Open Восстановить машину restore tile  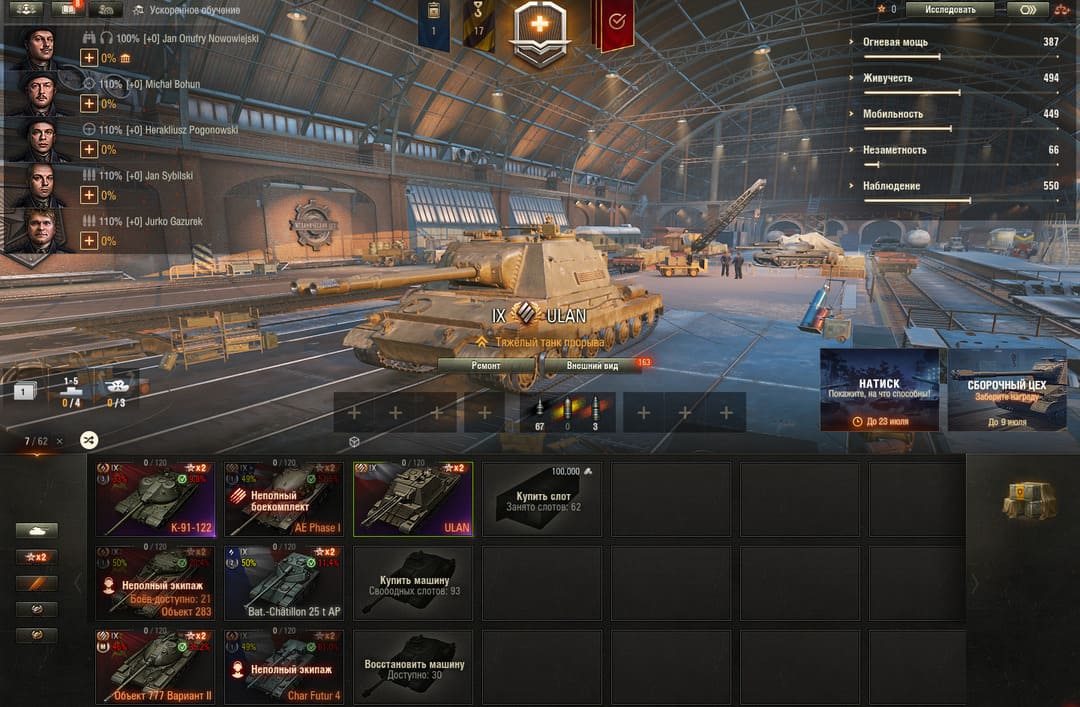[412, 666]
